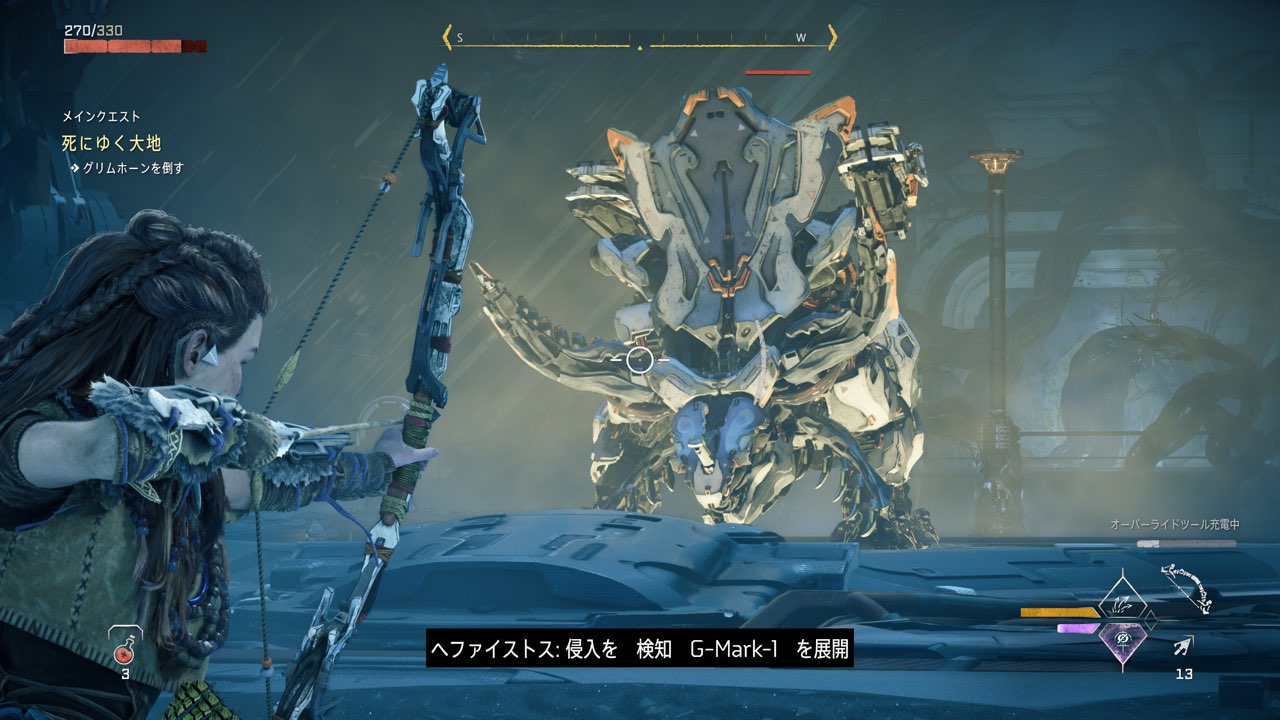Screen dimensions: 1280x720
Task: Click the compass bar showing S and W
Action: pyautogui.click(x=639, y=39)
